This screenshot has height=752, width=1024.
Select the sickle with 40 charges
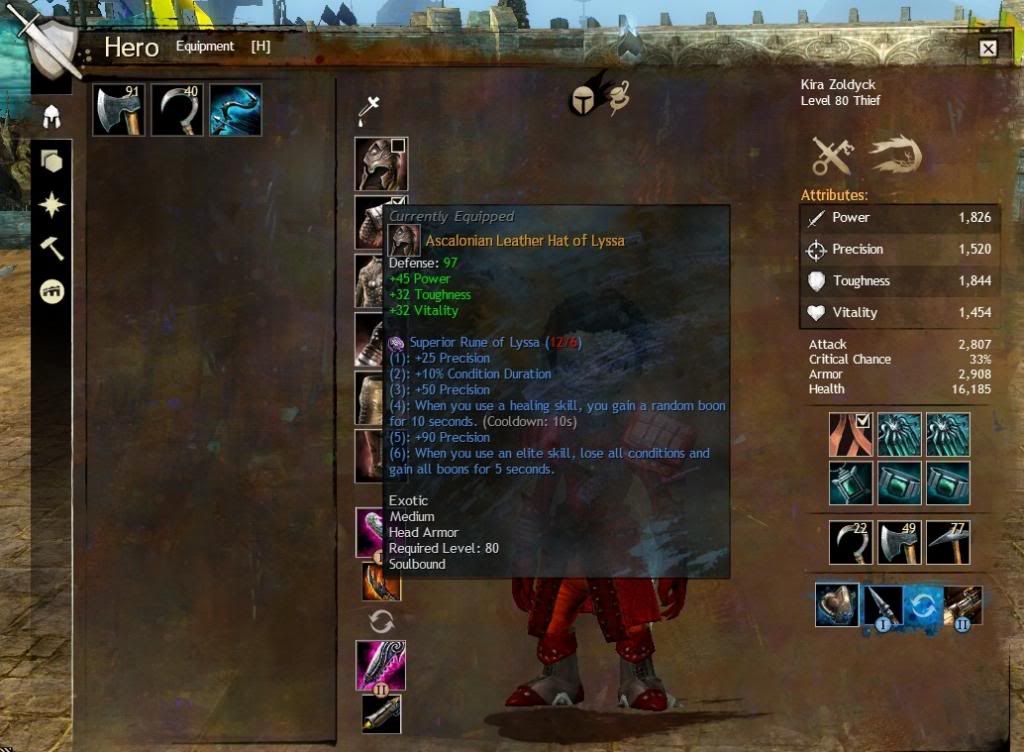click(177, 109)
